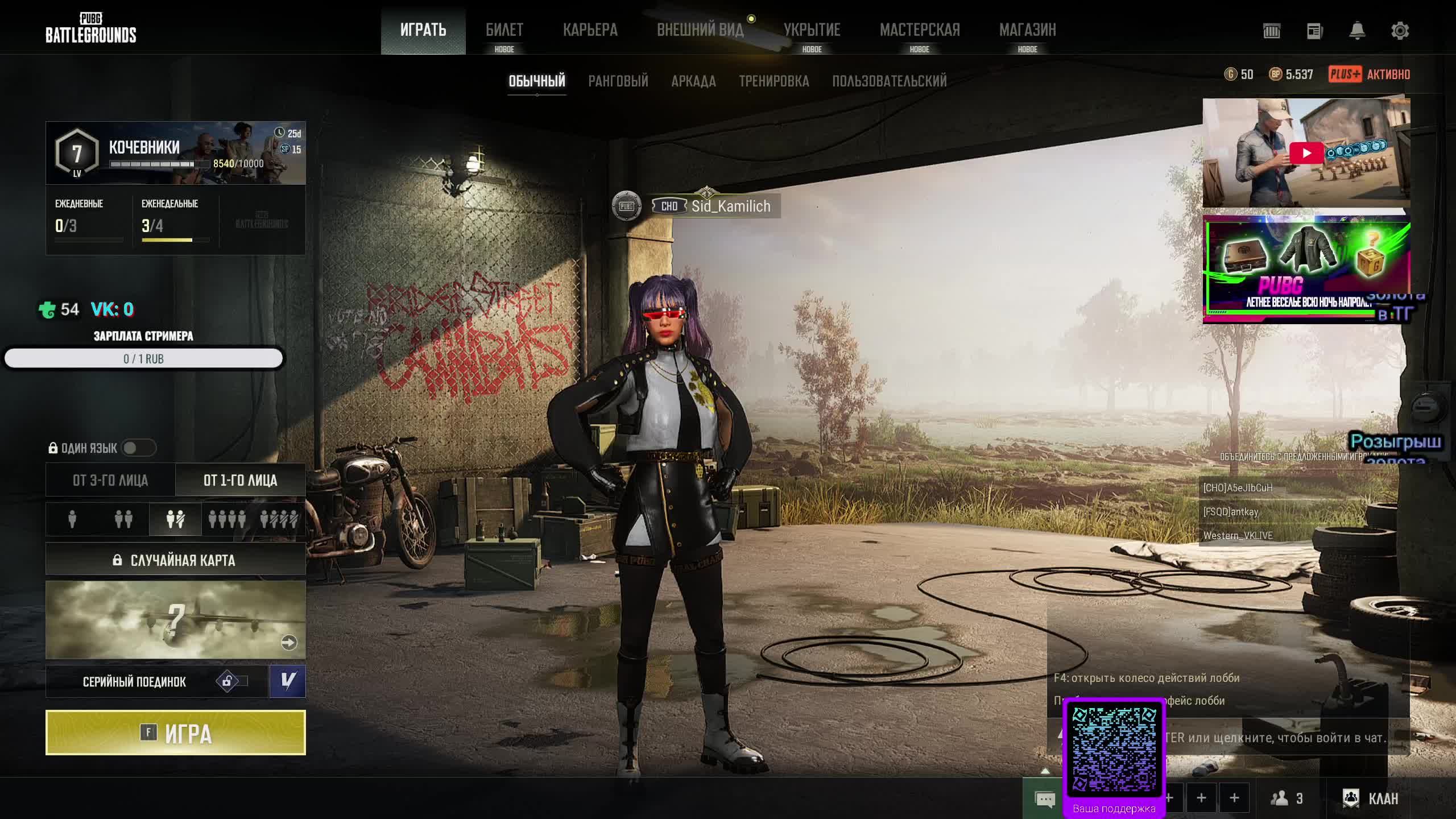Image resolution: width=1456 pixels, height=819 pixels.
Task: Choose solo single-player team size
Action: point(72,519)
